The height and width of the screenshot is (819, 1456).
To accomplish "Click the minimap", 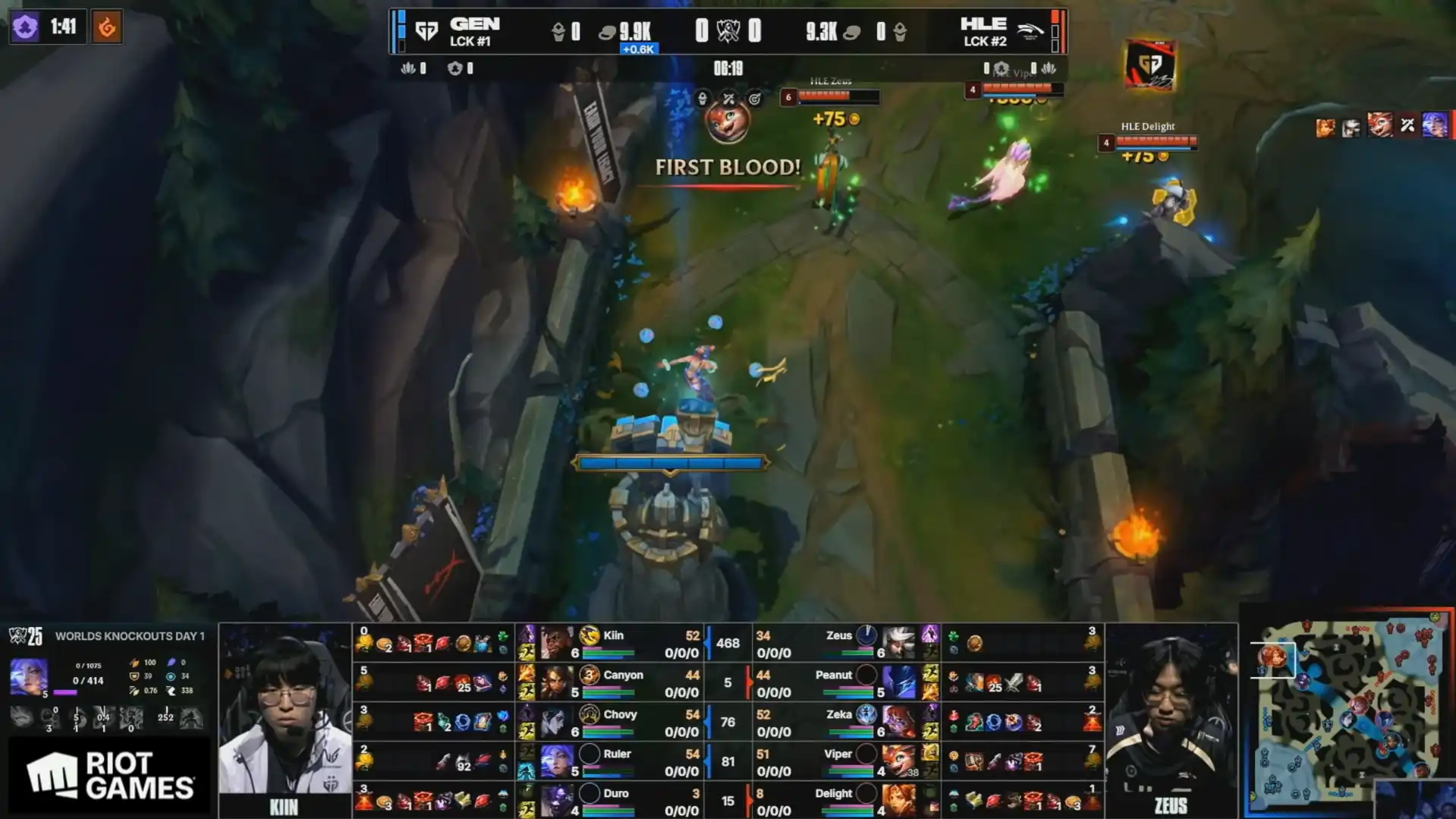I will tap(1348, 711).
